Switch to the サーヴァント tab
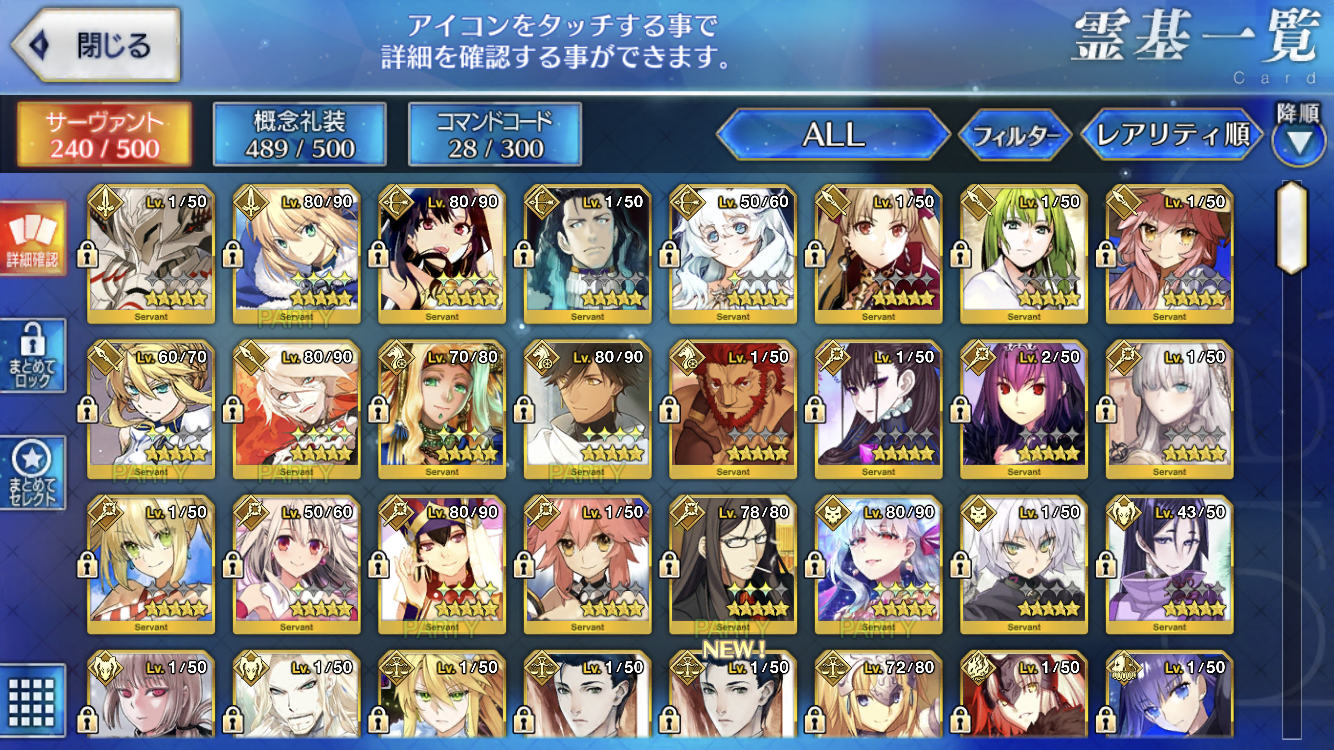Screen dimensions: 1334x750 tap(104, 134)
